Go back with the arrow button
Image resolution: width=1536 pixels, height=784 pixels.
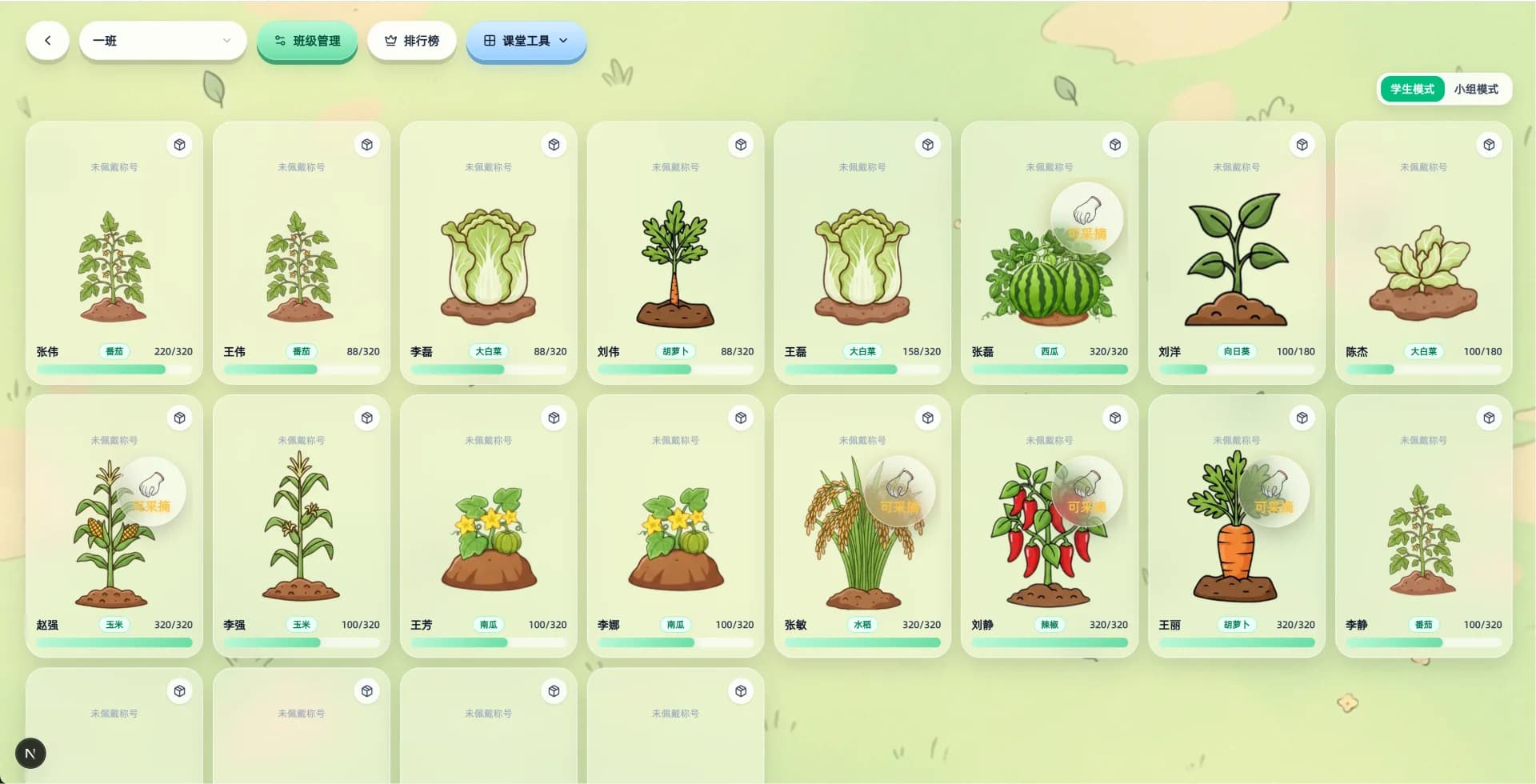tap(47, 41)
